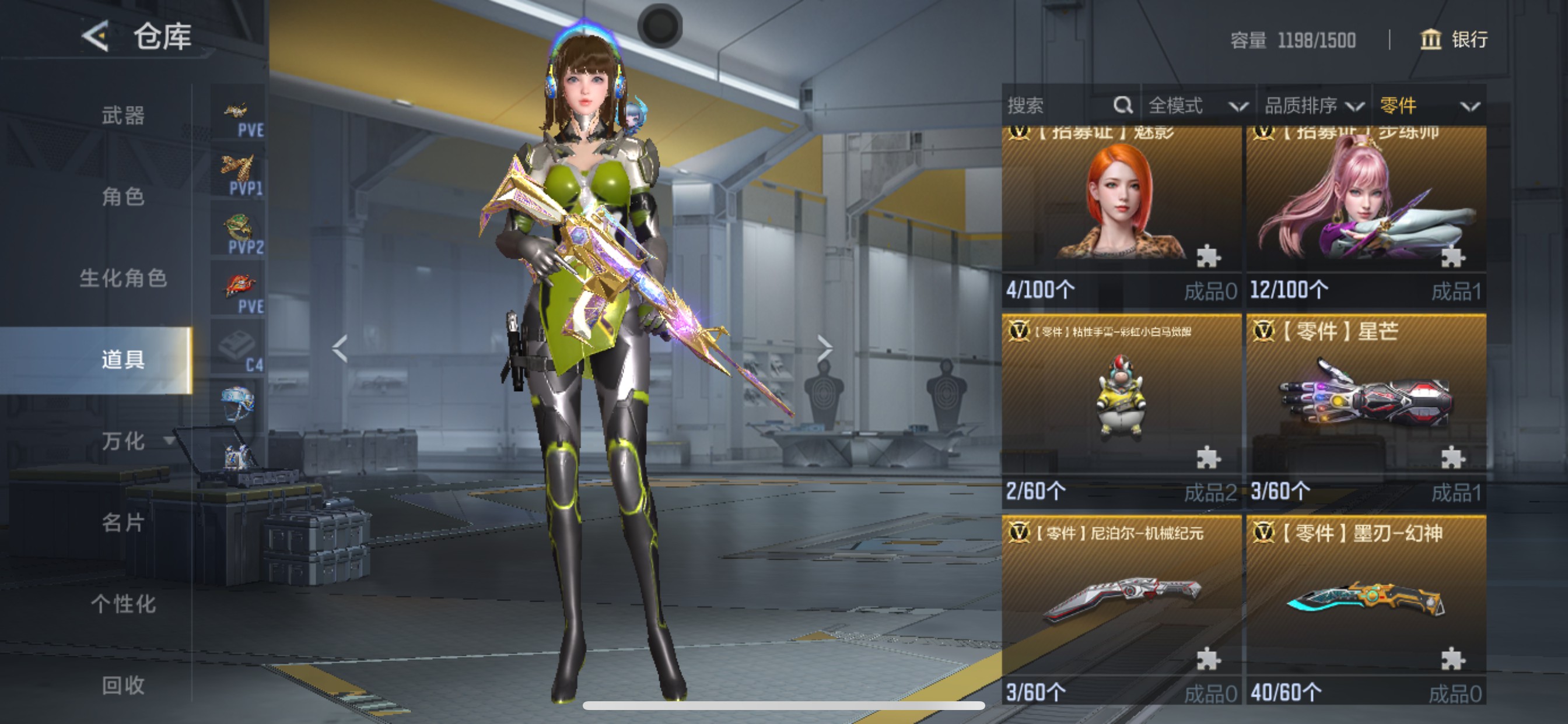
Task: Click the 搜索 search field
Action: [1059, 106]
